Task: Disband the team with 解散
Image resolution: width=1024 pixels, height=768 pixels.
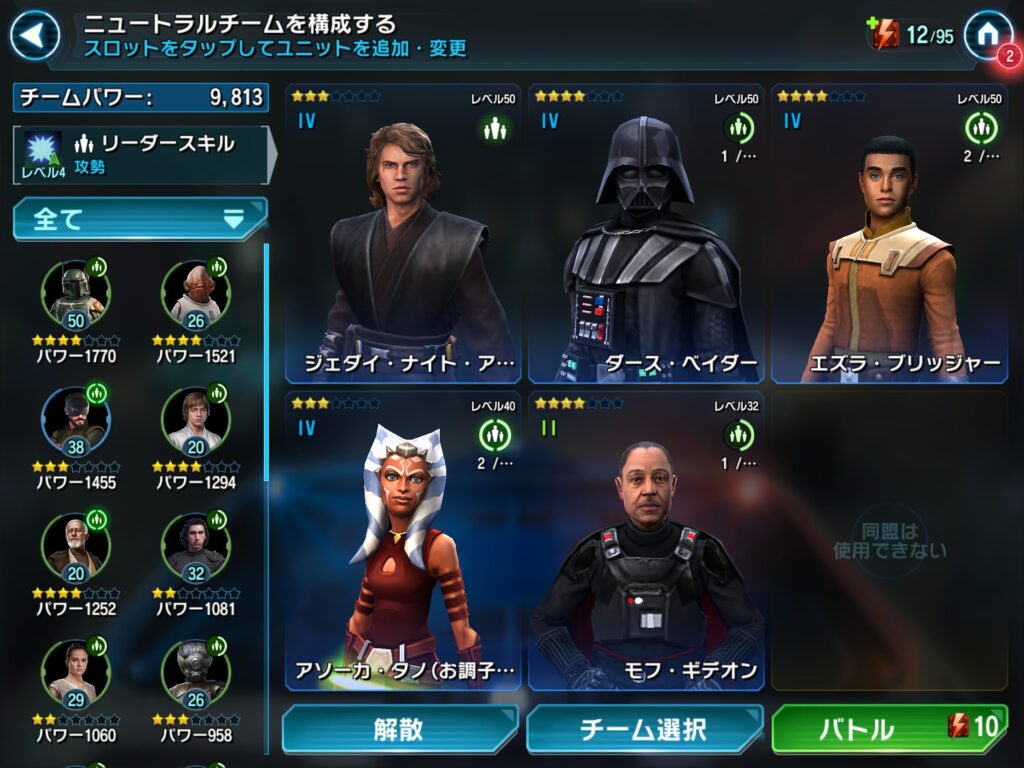Action: pos(399,729)
